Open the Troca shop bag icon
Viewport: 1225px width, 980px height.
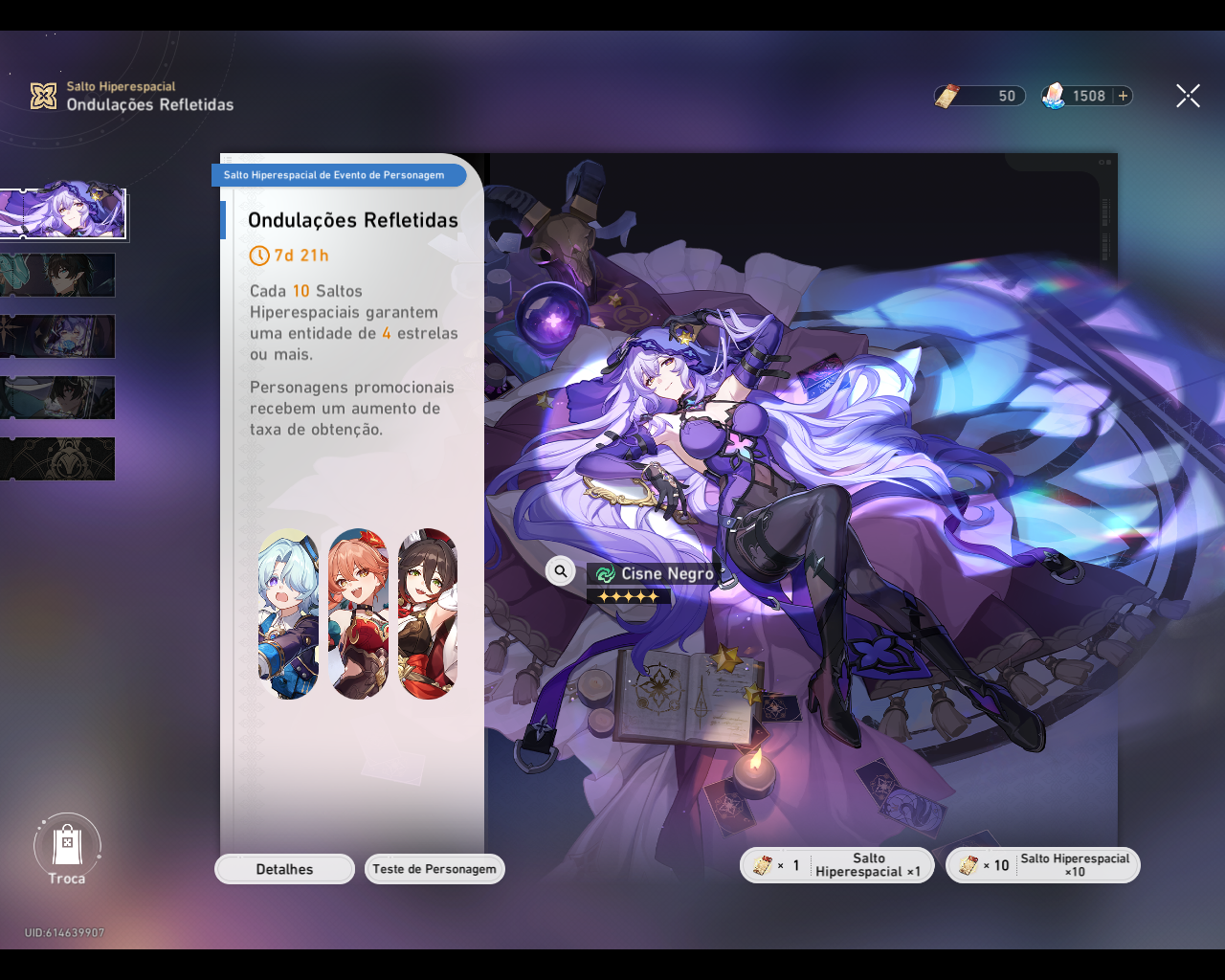click(67, 842)
